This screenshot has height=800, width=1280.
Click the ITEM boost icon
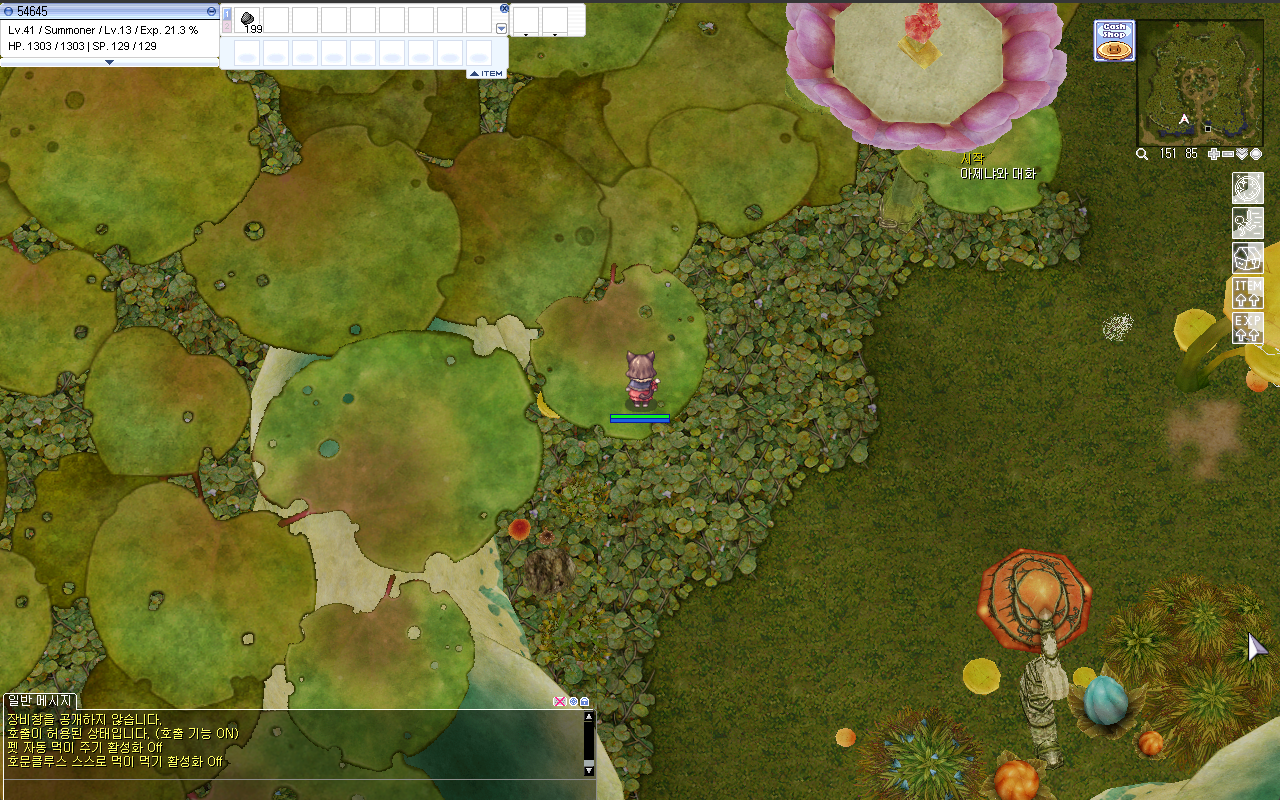[x=1247, y=293]
